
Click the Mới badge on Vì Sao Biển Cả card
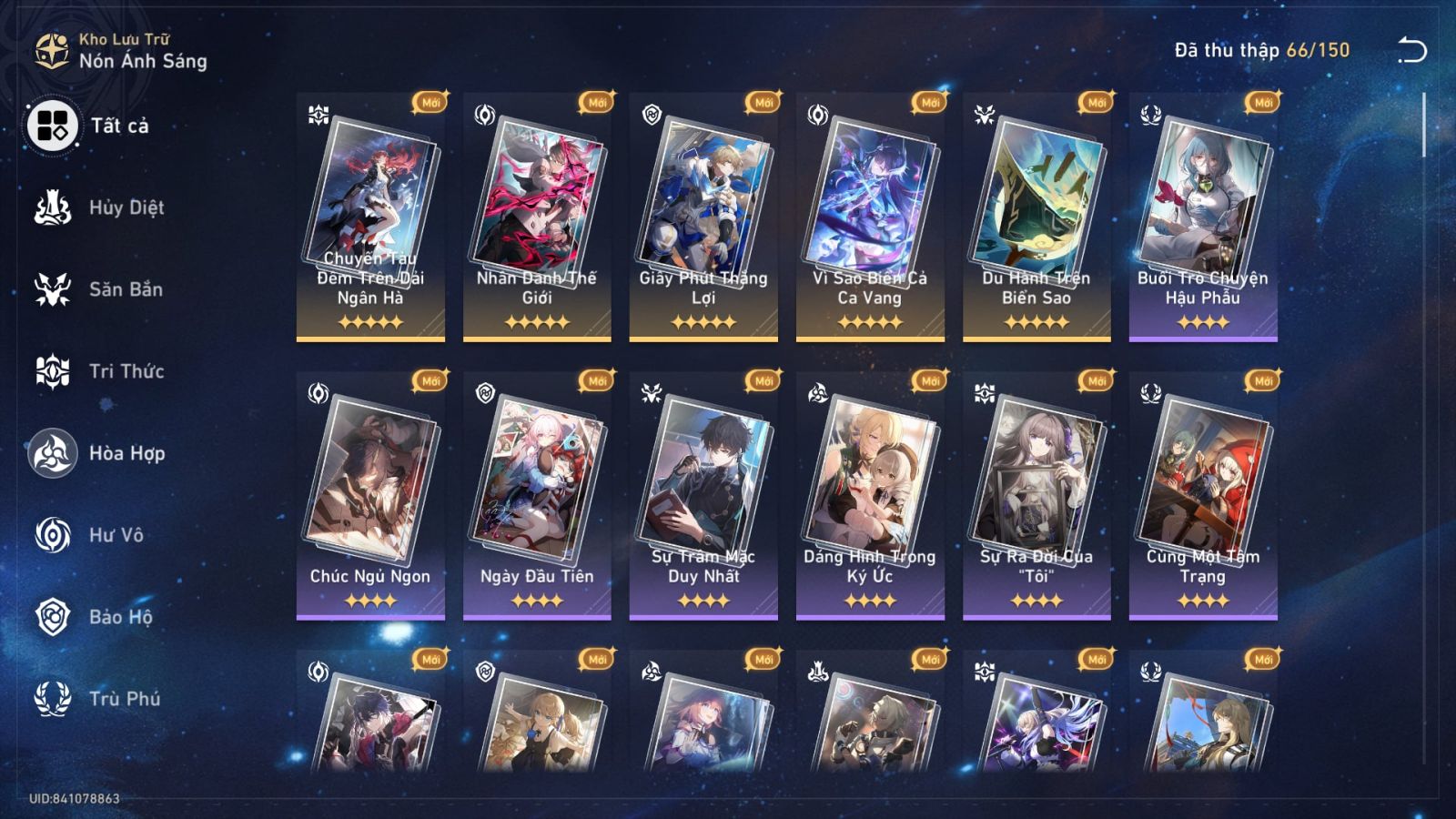[x=932, y=104]
